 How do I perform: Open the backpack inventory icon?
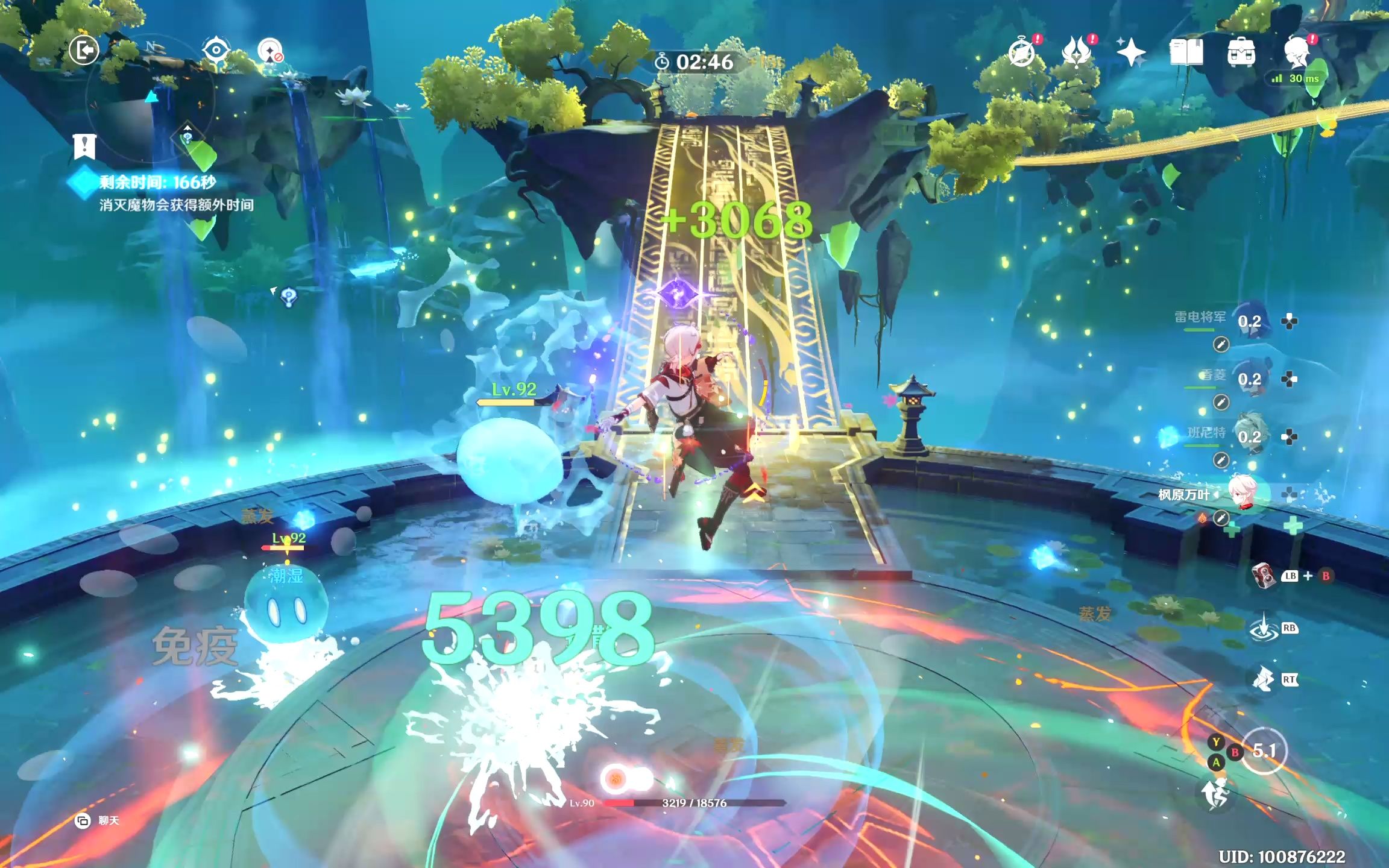1241,53
